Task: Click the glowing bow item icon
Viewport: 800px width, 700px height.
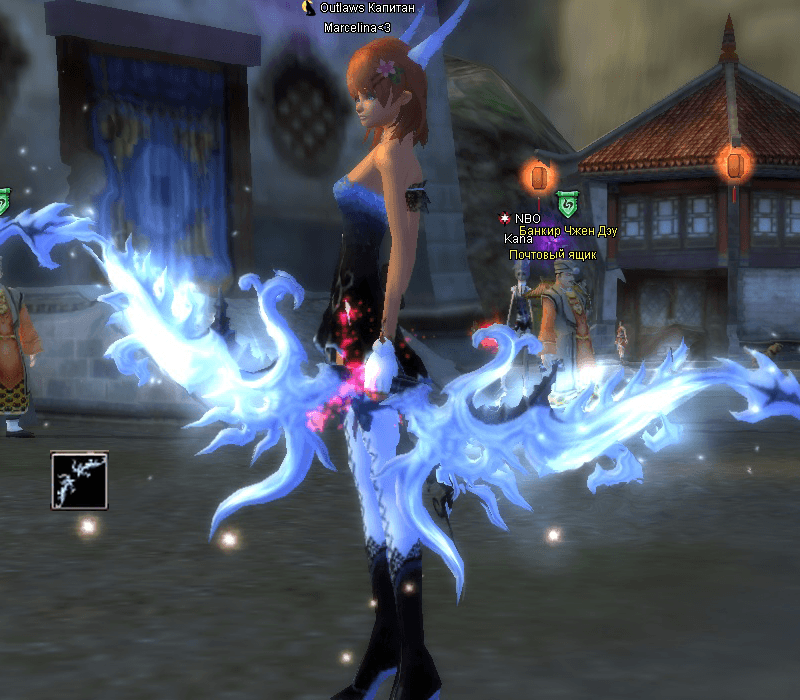Action: [x=79, y=480]
